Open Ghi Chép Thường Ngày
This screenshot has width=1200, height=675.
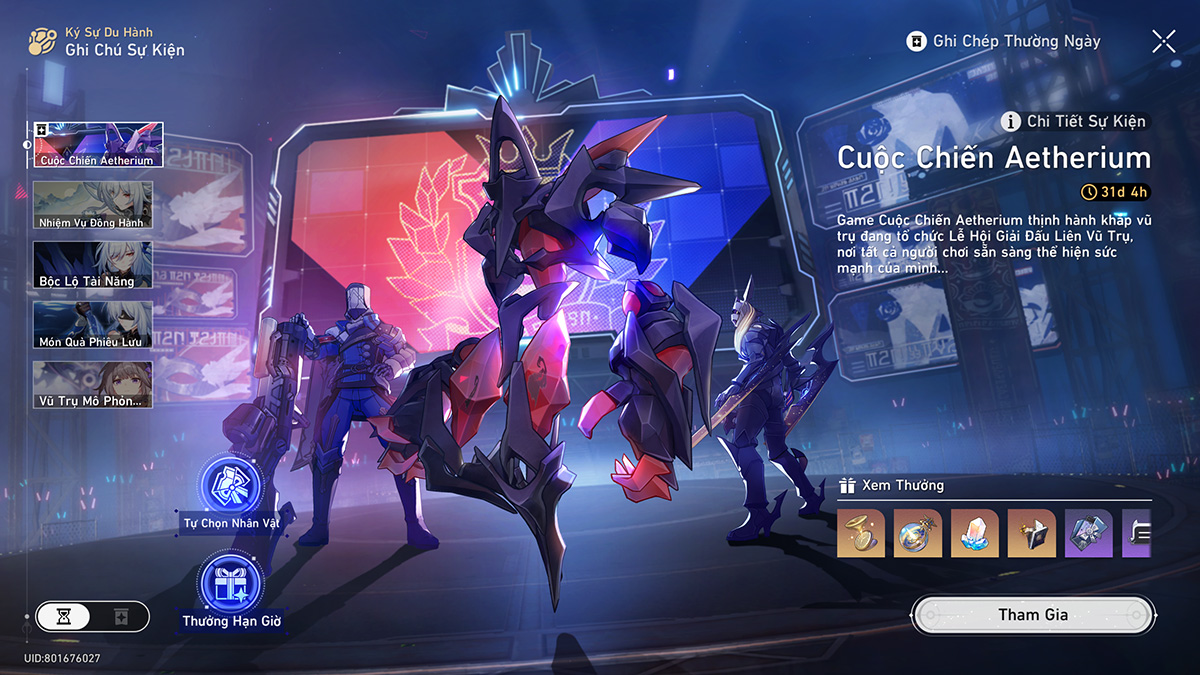tap(1003, 41)
